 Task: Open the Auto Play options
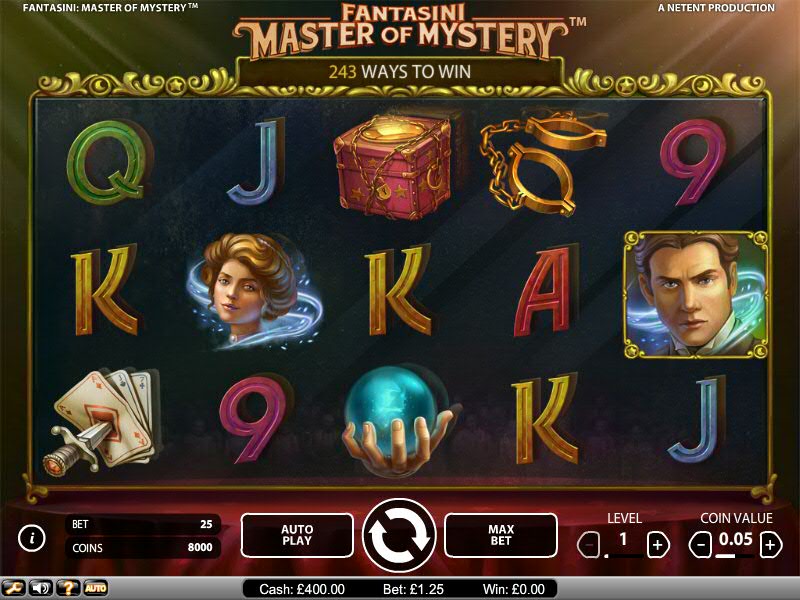pos(297,535)
